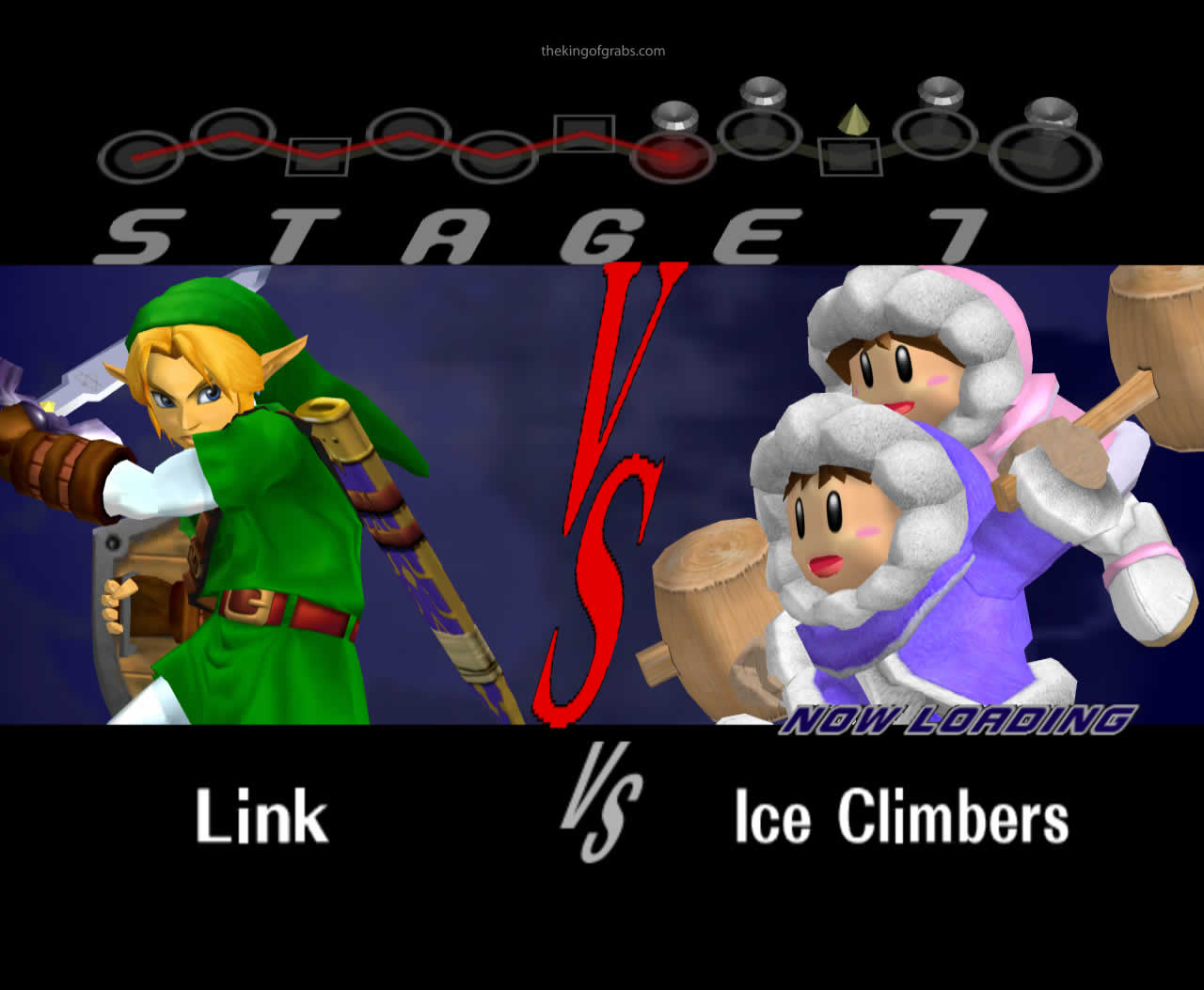Viewport: 1204px width, 990px height.
Task: Click the NOW LOADING progress indicator
Action: (959, 718)
